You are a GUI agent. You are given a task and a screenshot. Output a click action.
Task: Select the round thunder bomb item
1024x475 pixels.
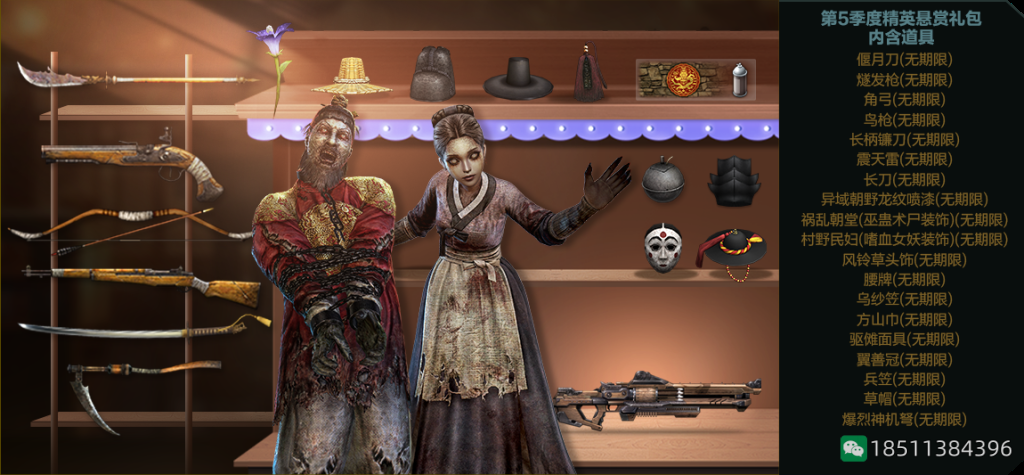(x=662, y=180)
